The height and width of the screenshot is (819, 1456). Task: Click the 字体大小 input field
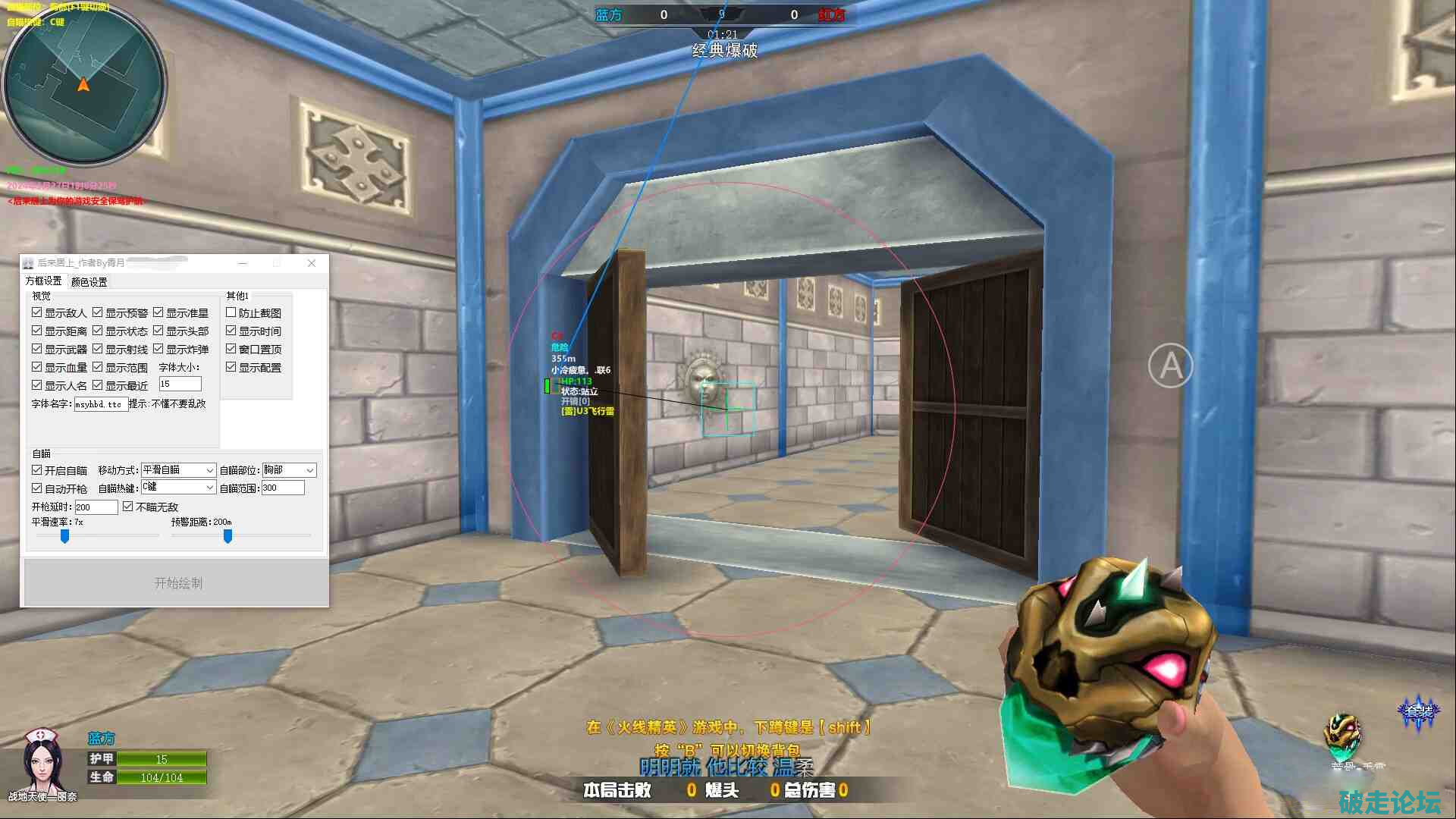click(x=180, y=384)
